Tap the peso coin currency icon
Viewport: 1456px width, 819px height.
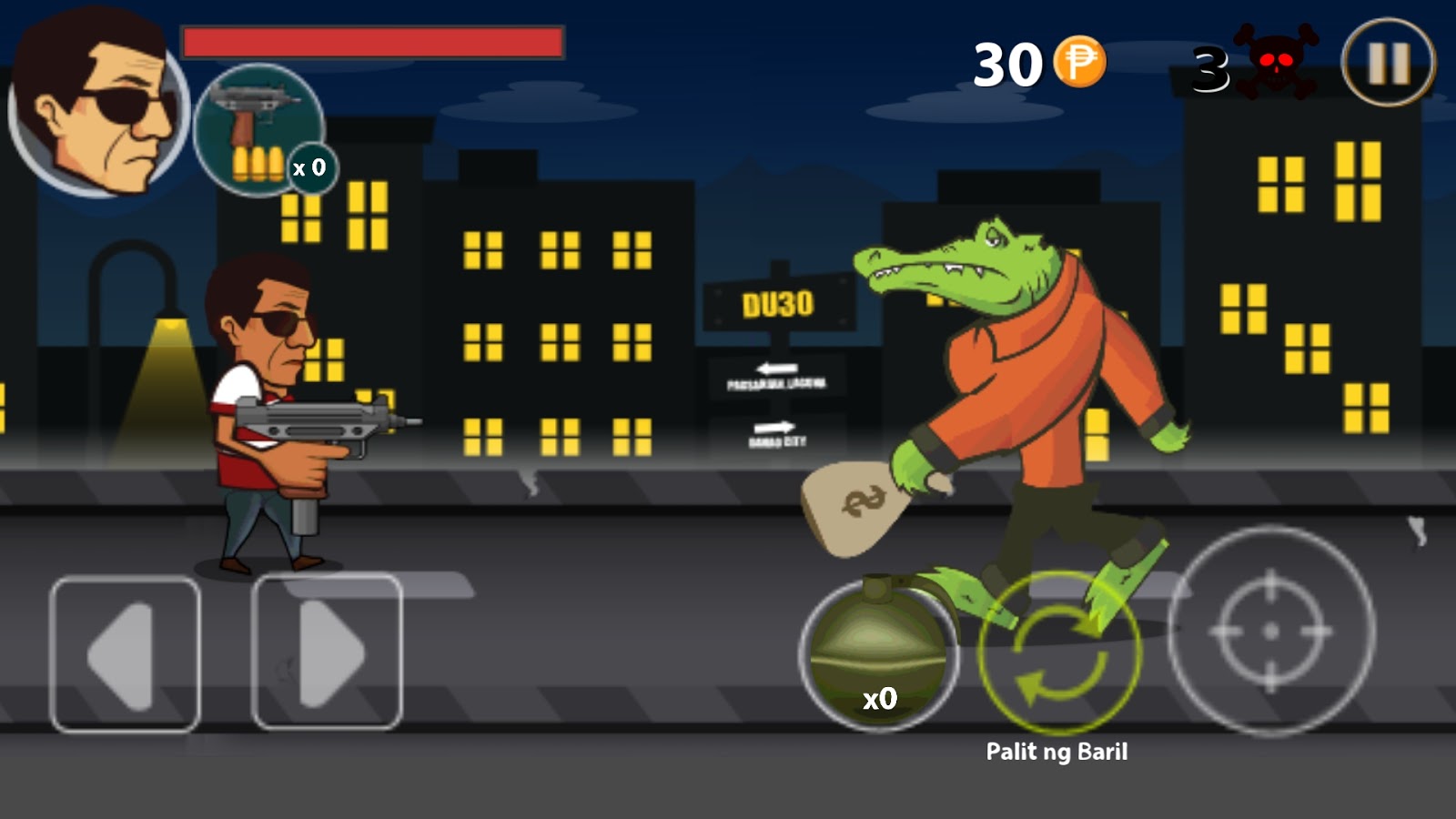(x=1078, y=59)
